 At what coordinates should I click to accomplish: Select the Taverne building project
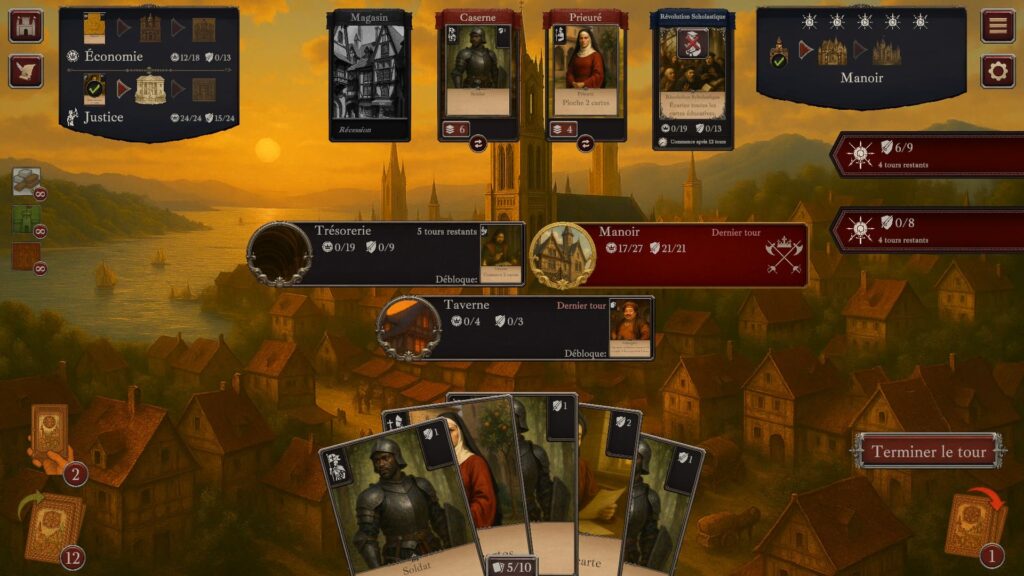click(515, 327)
